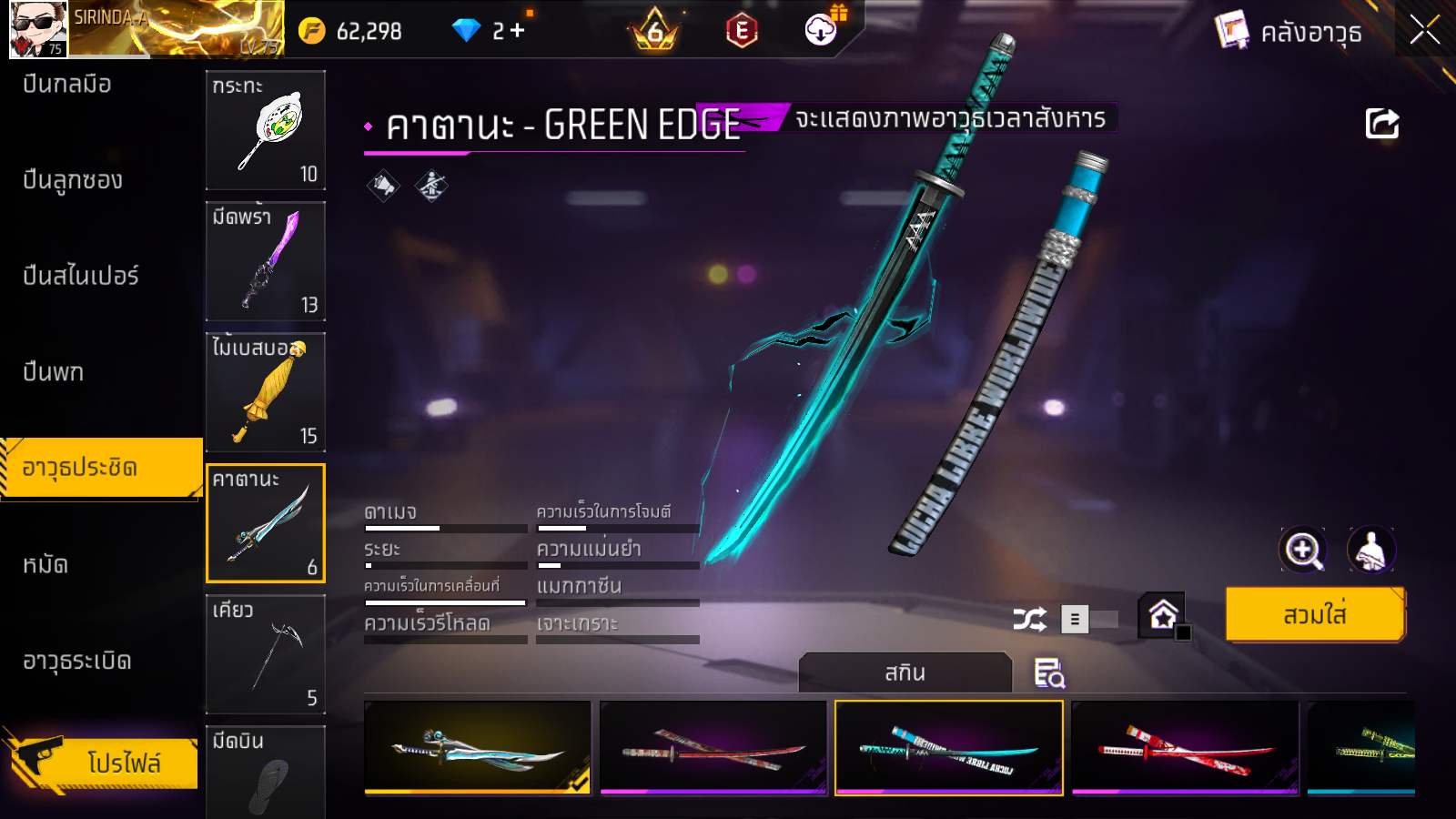The width and height of the screenshot is (1456, 819).
Task: Share the Green Edge katana skin
Action: click(x=1381, y=124)
